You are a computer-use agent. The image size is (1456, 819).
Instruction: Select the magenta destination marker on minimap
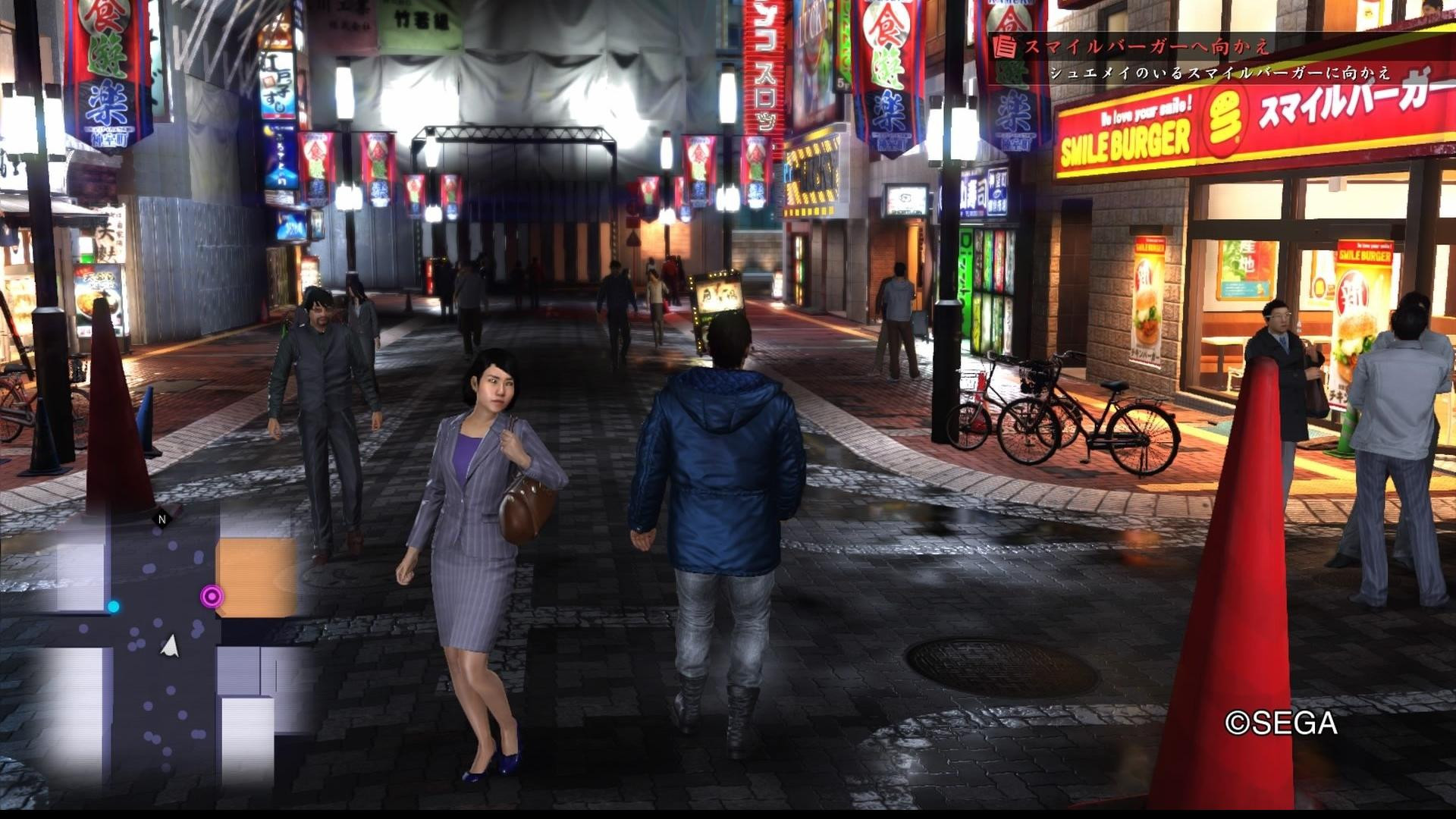click(212, 597)
